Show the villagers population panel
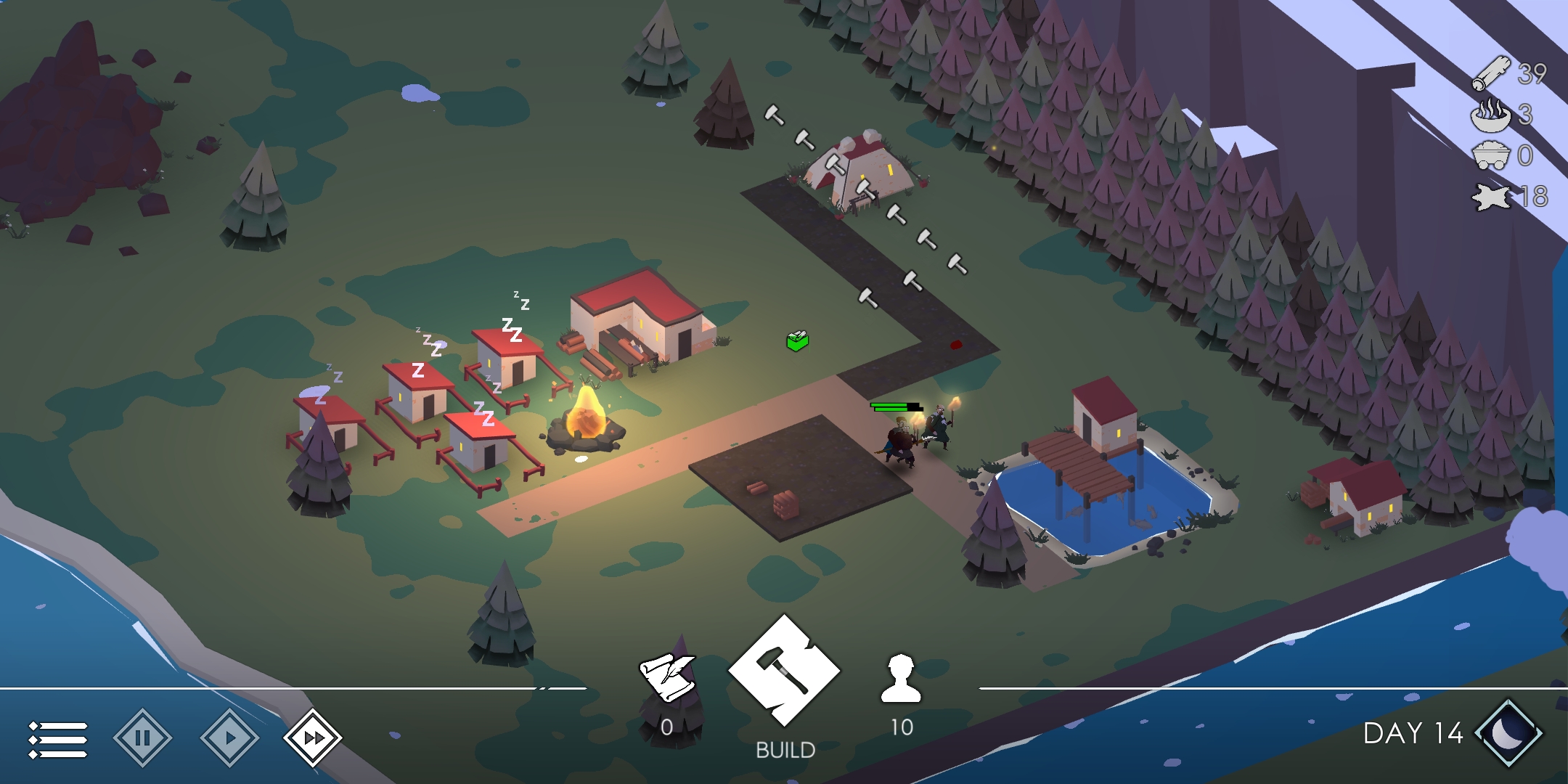Image resolution: width=1568 pixels, height=784 pixels. tap(901, 679)
